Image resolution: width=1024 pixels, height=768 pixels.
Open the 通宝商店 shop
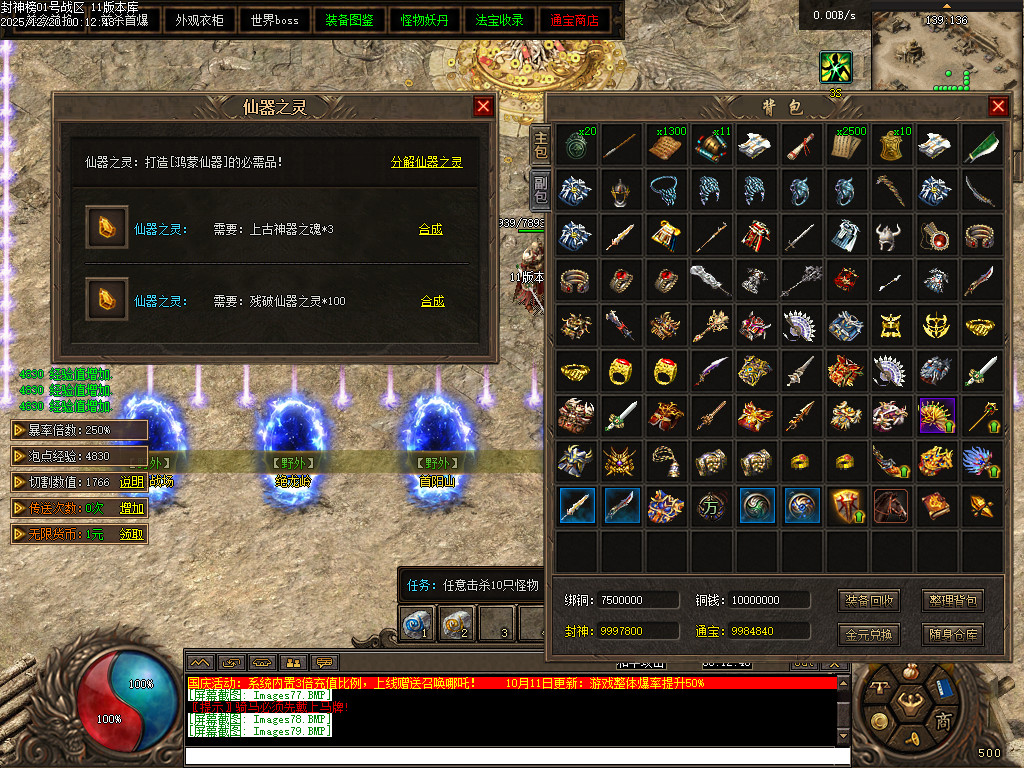pos(576,20)
